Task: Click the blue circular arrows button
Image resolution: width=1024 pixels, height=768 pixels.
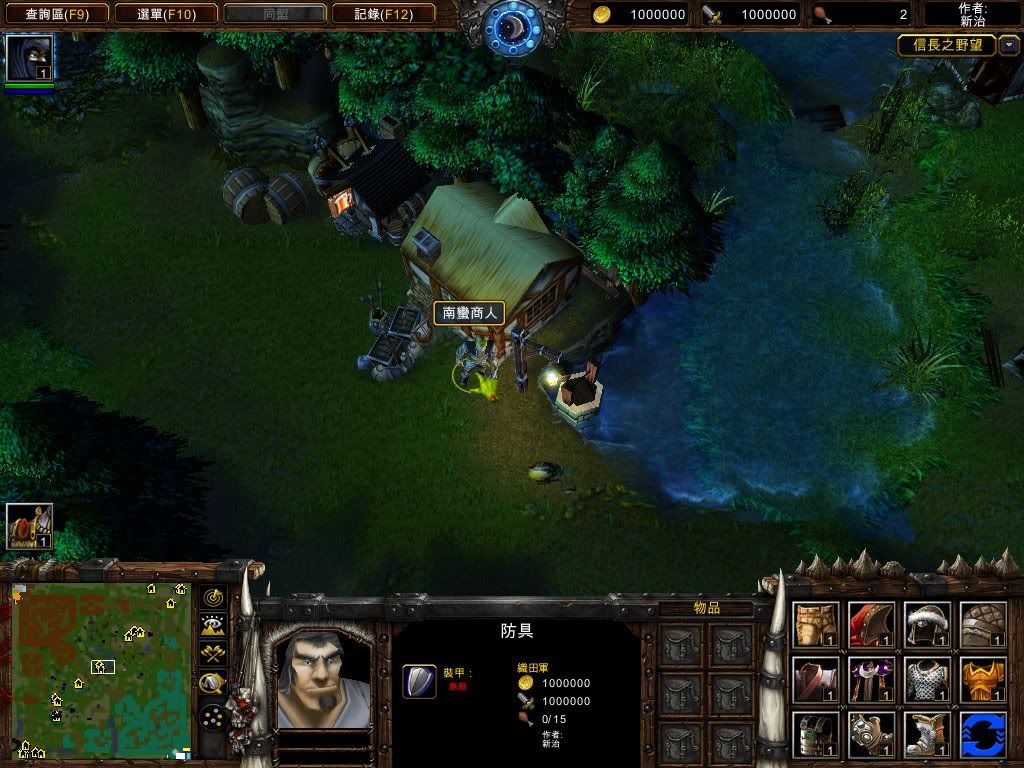Action: coord(983,734)
